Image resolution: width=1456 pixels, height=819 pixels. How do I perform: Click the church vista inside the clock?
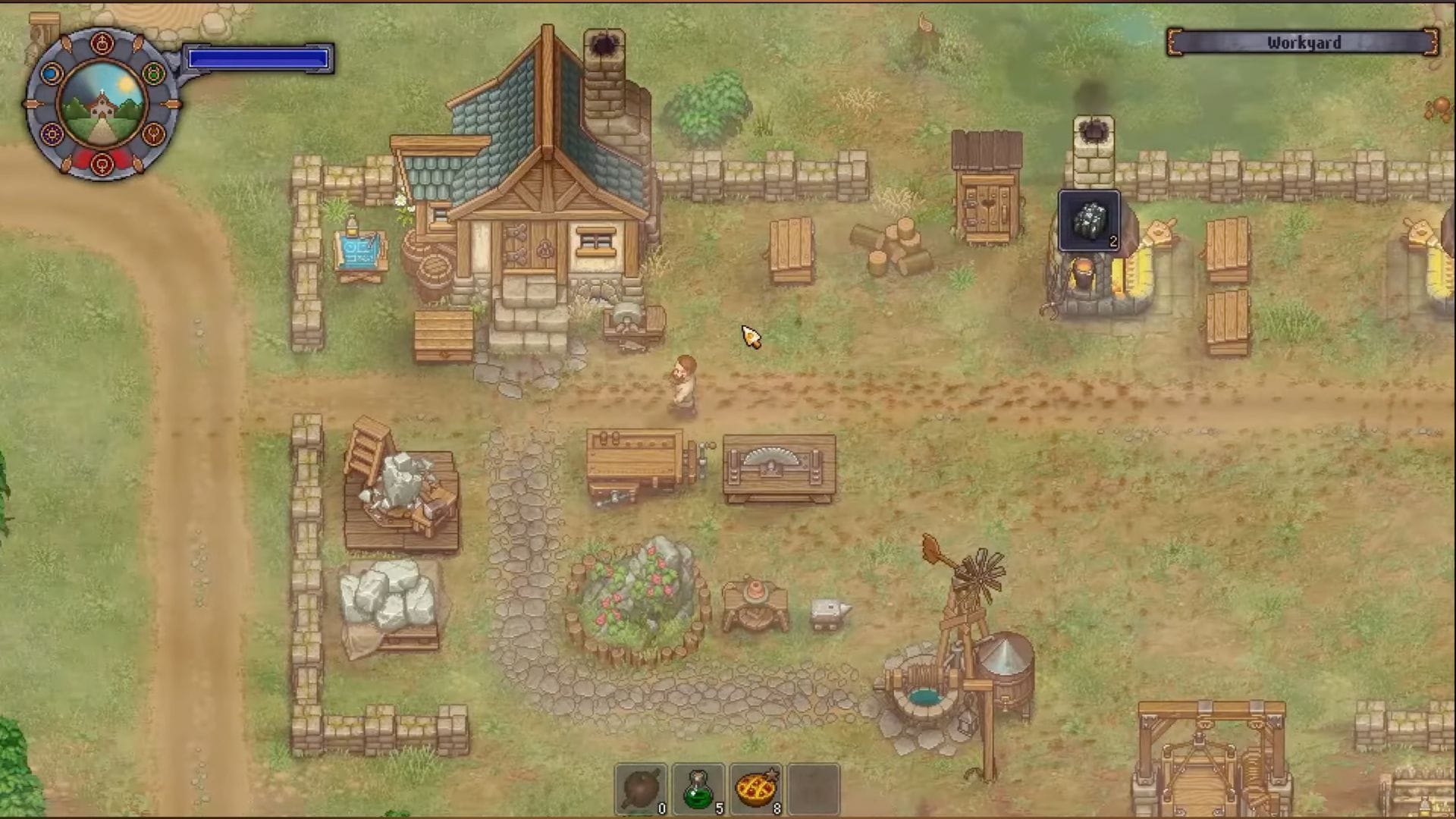point(102,105)
